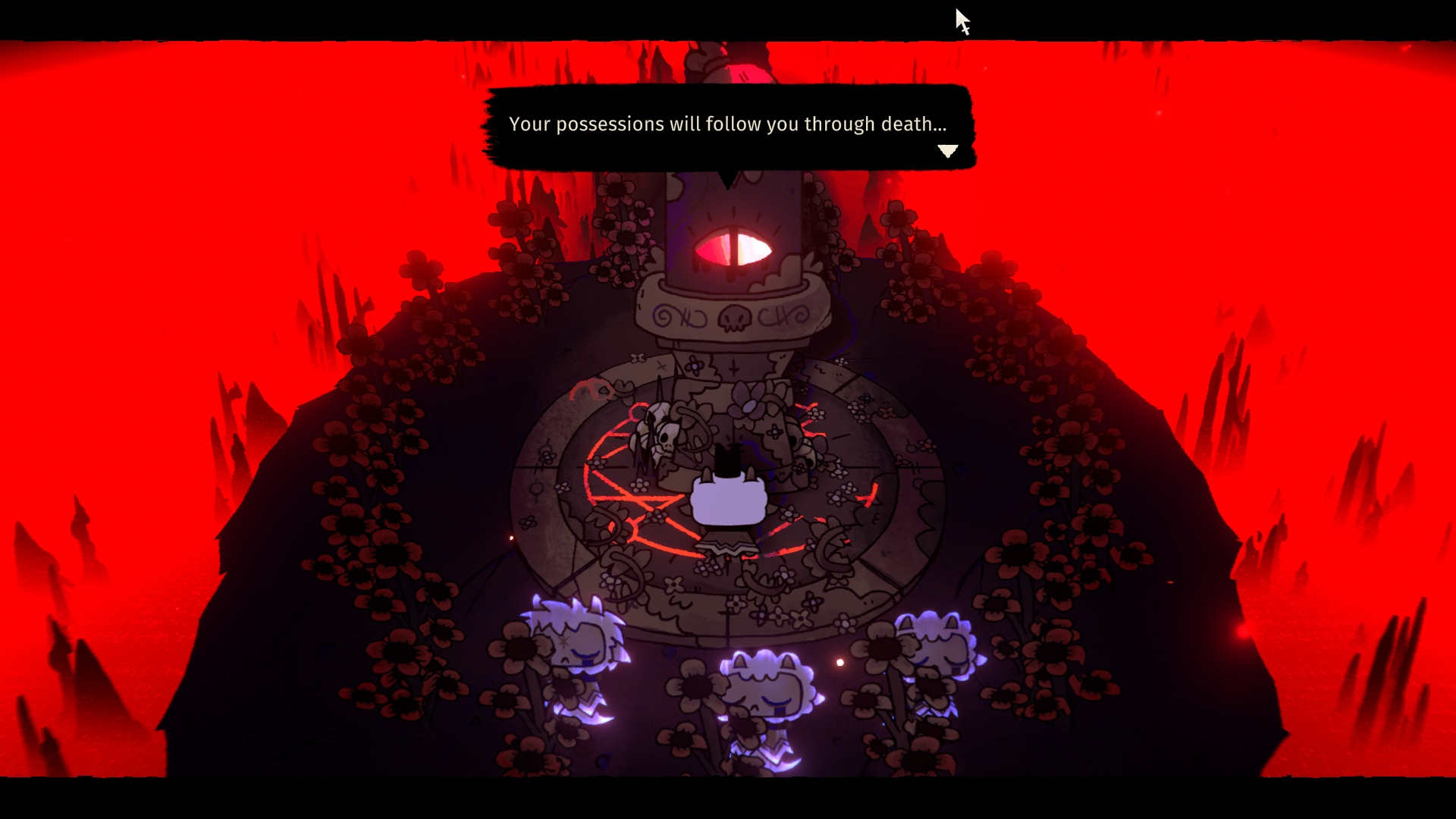This screenshot has width=1456, height=819.
Task: Click the "Your possessions" dialogue box
Action: (x=727, y=125)
